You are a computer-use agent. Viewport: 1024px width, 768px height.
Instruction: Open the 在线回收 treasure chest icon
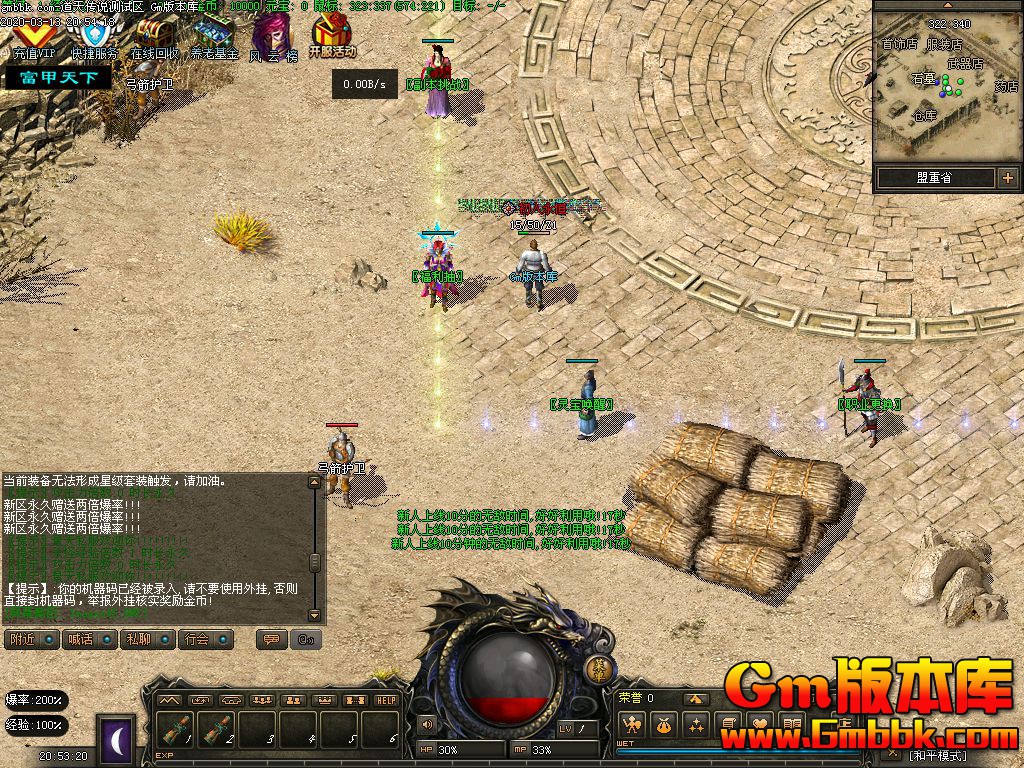(155, 36)
